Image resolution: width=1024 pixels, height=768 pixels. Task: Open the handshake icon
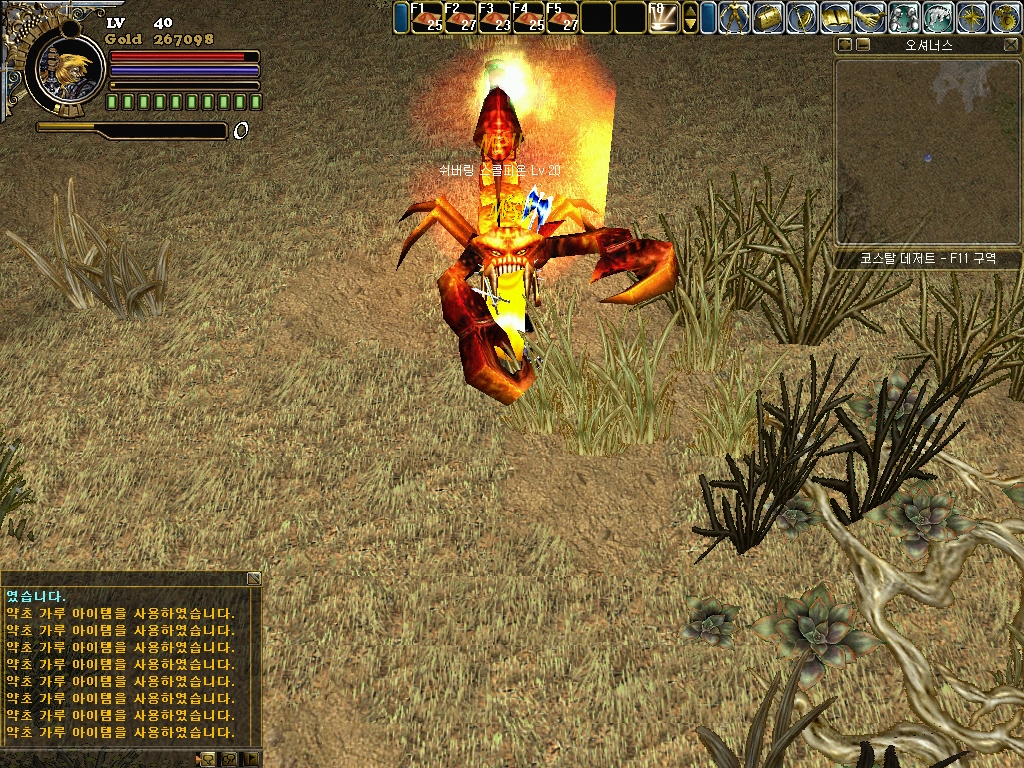point(871,18)
